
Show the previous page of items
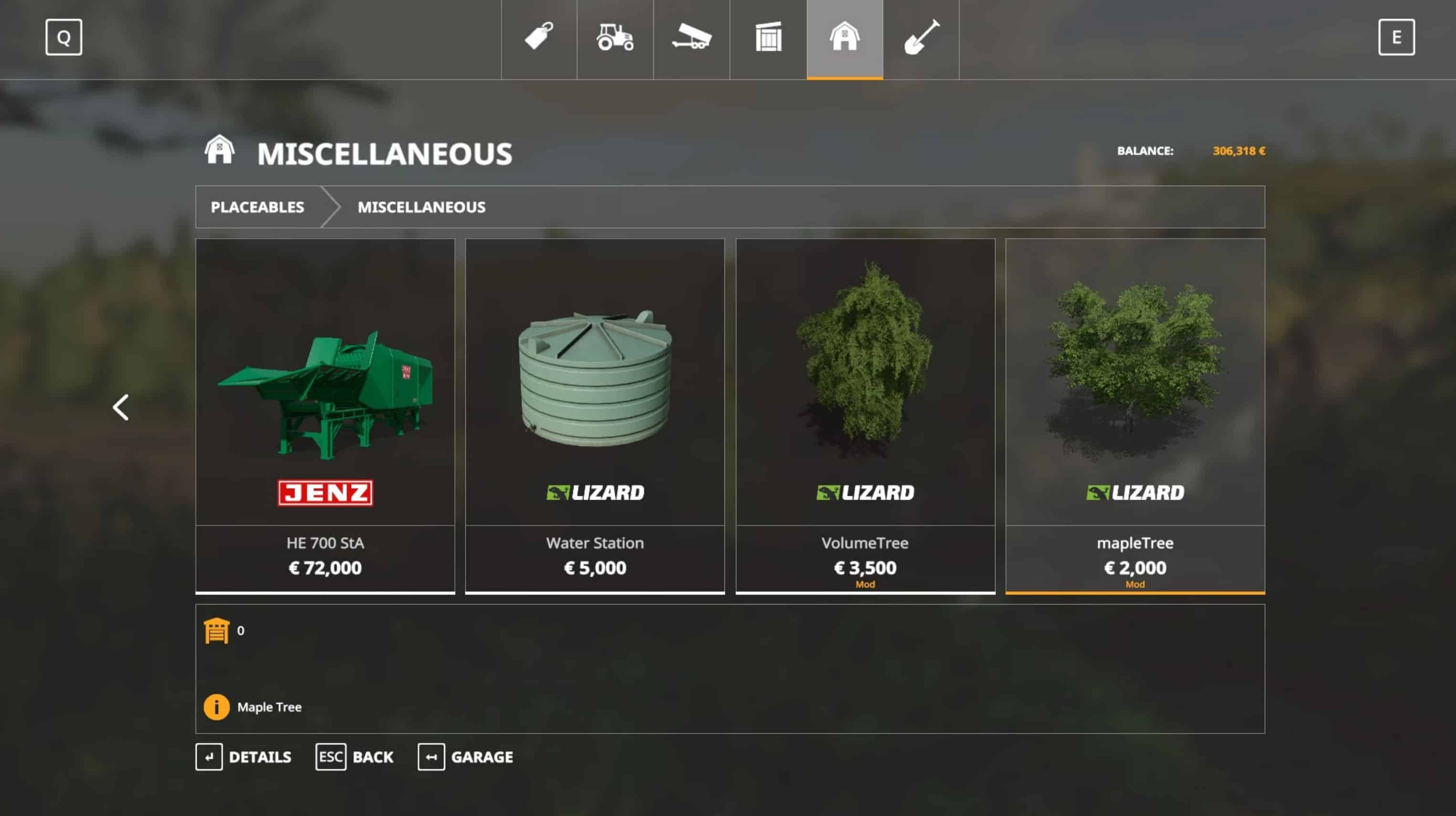(x=121, y=408)
